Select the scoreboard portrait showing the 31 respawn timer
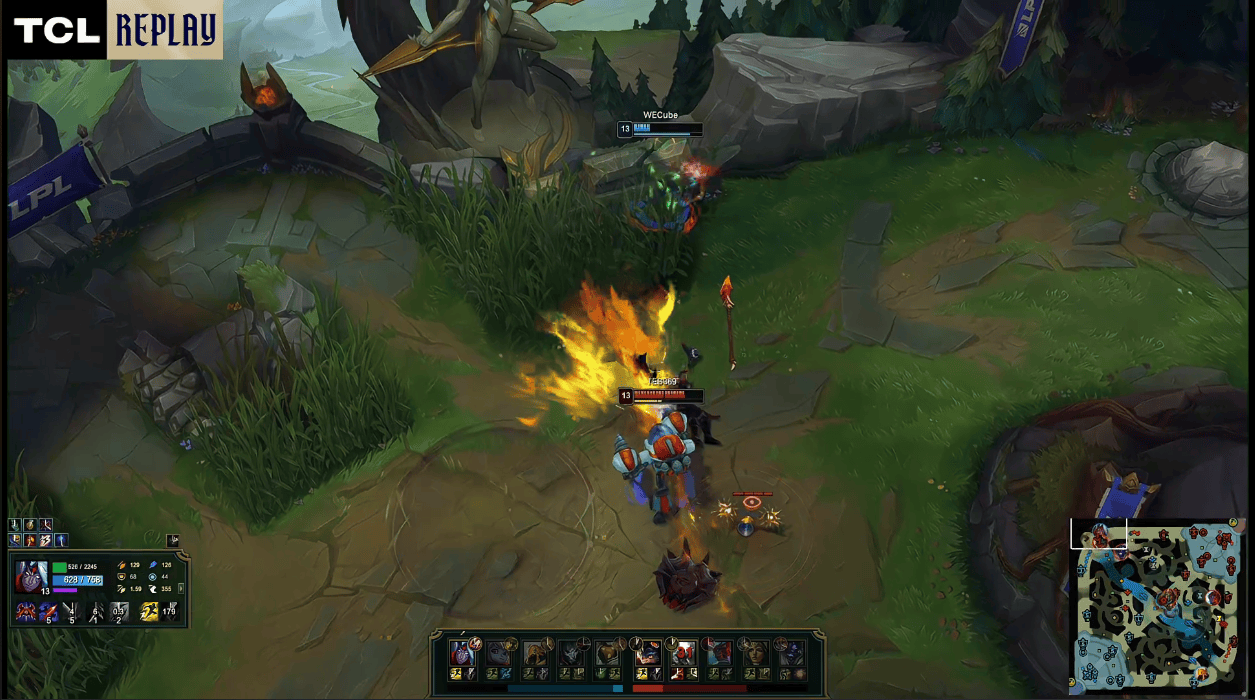Image resolution: width=1255 pixels, height=700 pixels. (684, 653)
